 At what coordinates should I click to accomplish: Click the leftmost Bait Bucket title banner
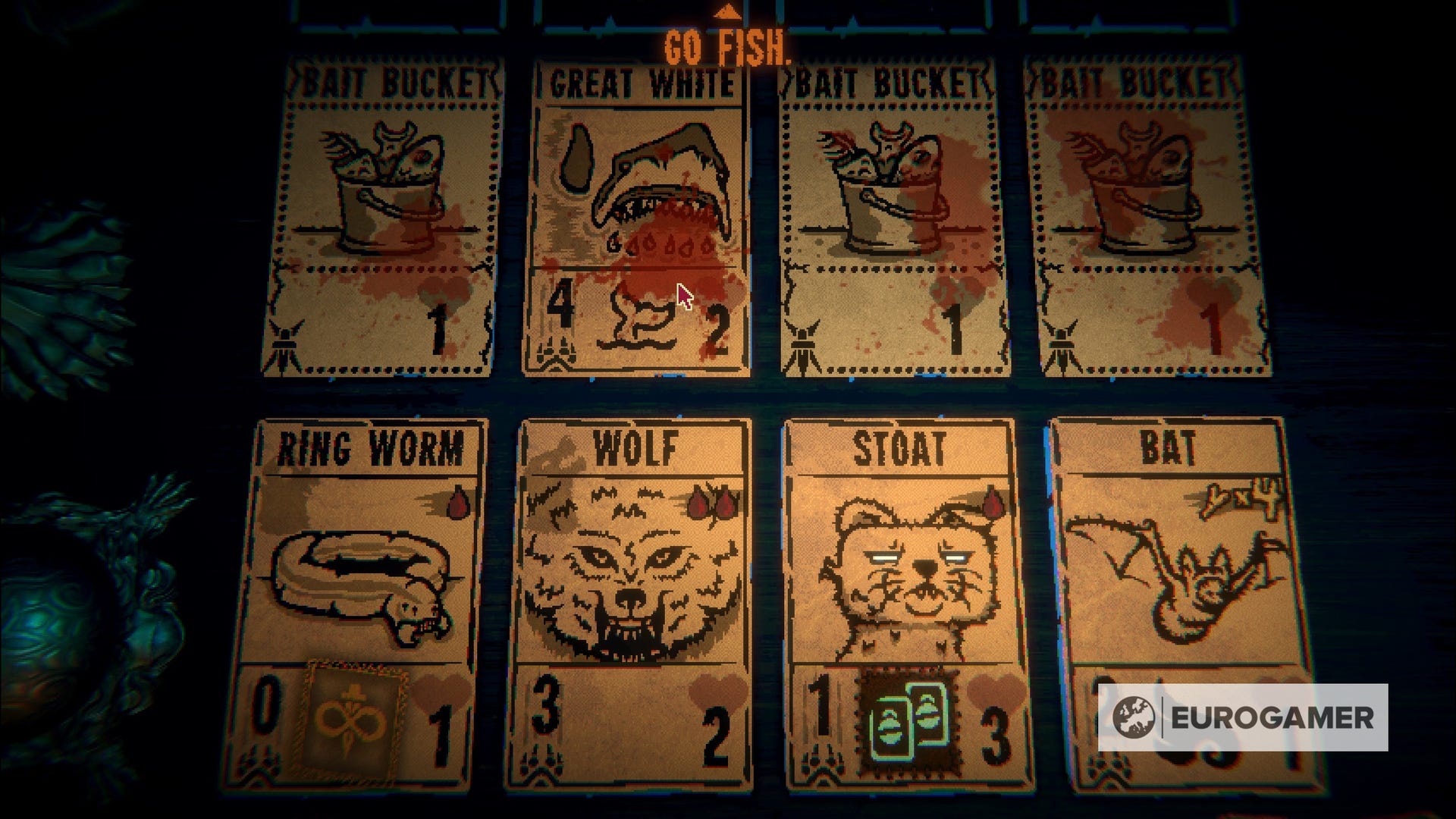tap(388, 77)
